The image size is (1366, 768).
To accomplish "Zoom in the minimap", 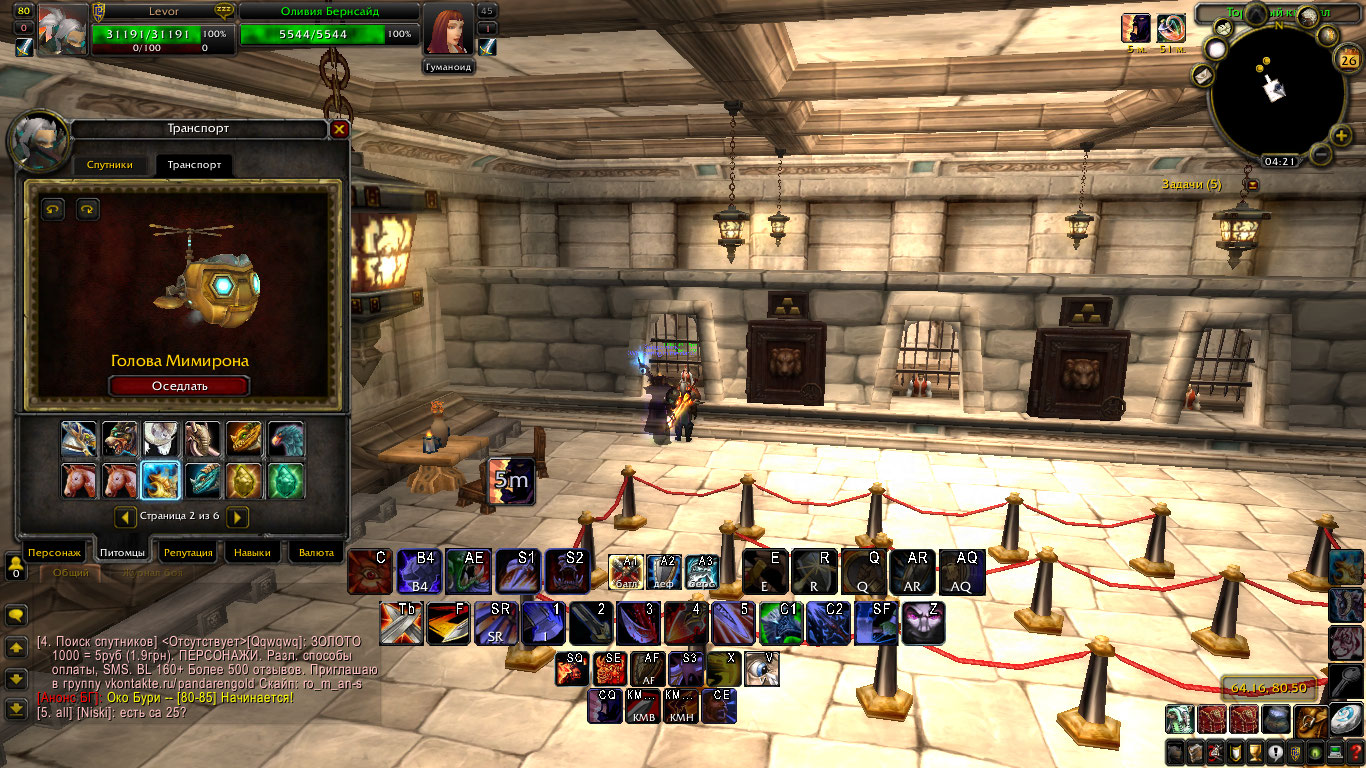I will [x=1342, y=137].
